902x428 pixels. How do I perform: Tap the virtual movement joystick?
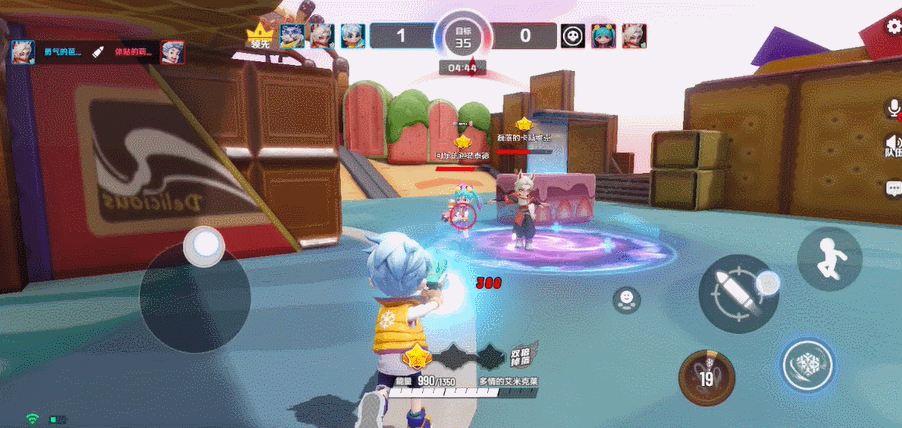click(x=206, y=246)
